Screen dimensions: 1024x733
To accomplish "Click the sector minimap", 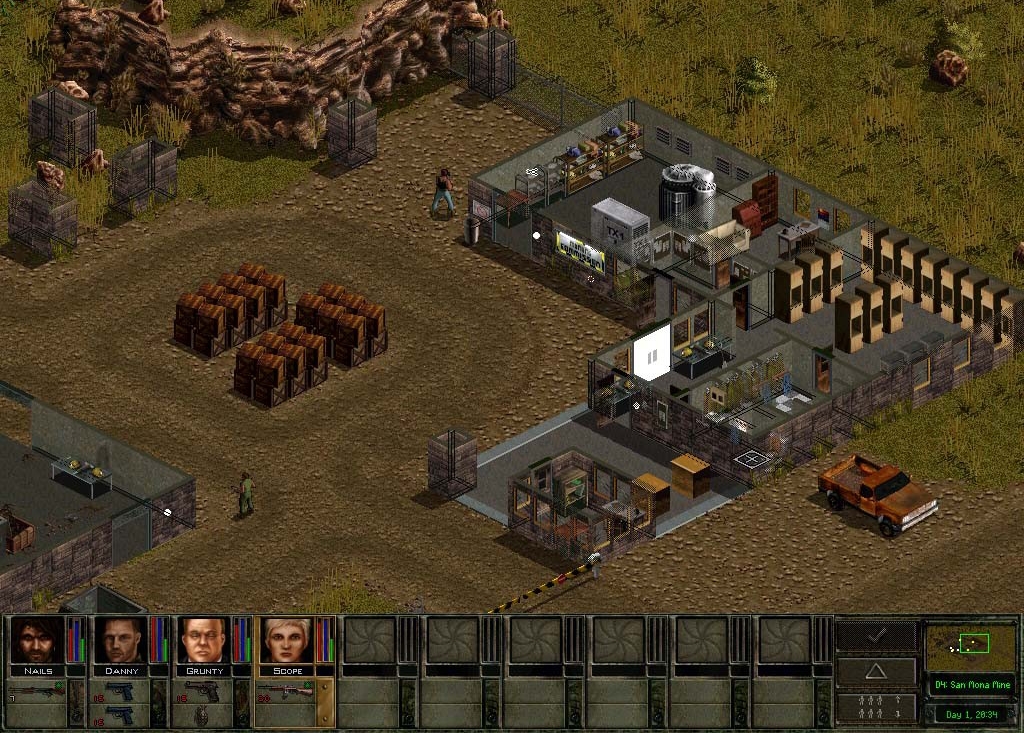I will coord(970,646).
